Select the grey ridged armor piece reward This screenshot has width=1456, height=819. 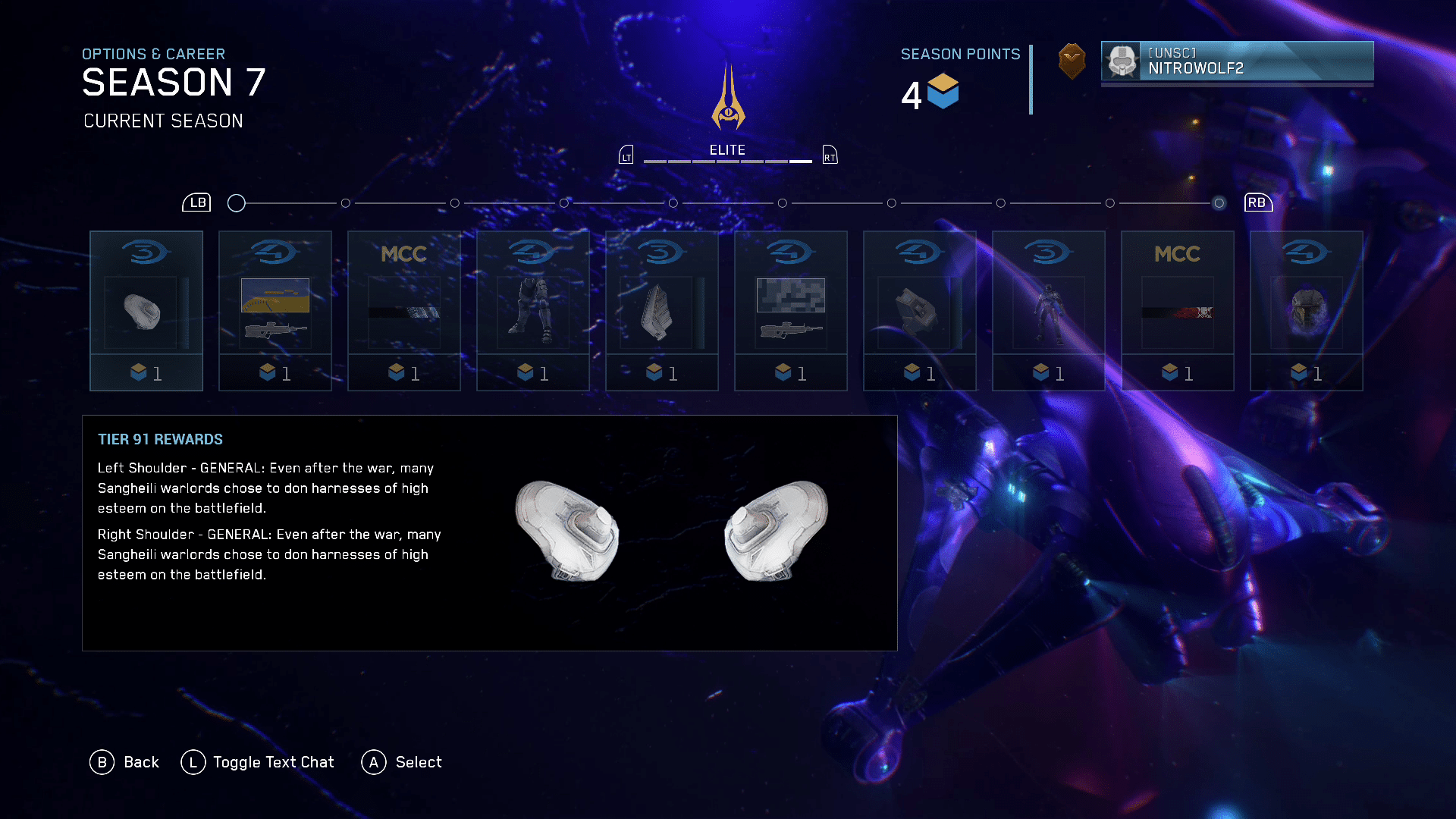coord(662,311)
